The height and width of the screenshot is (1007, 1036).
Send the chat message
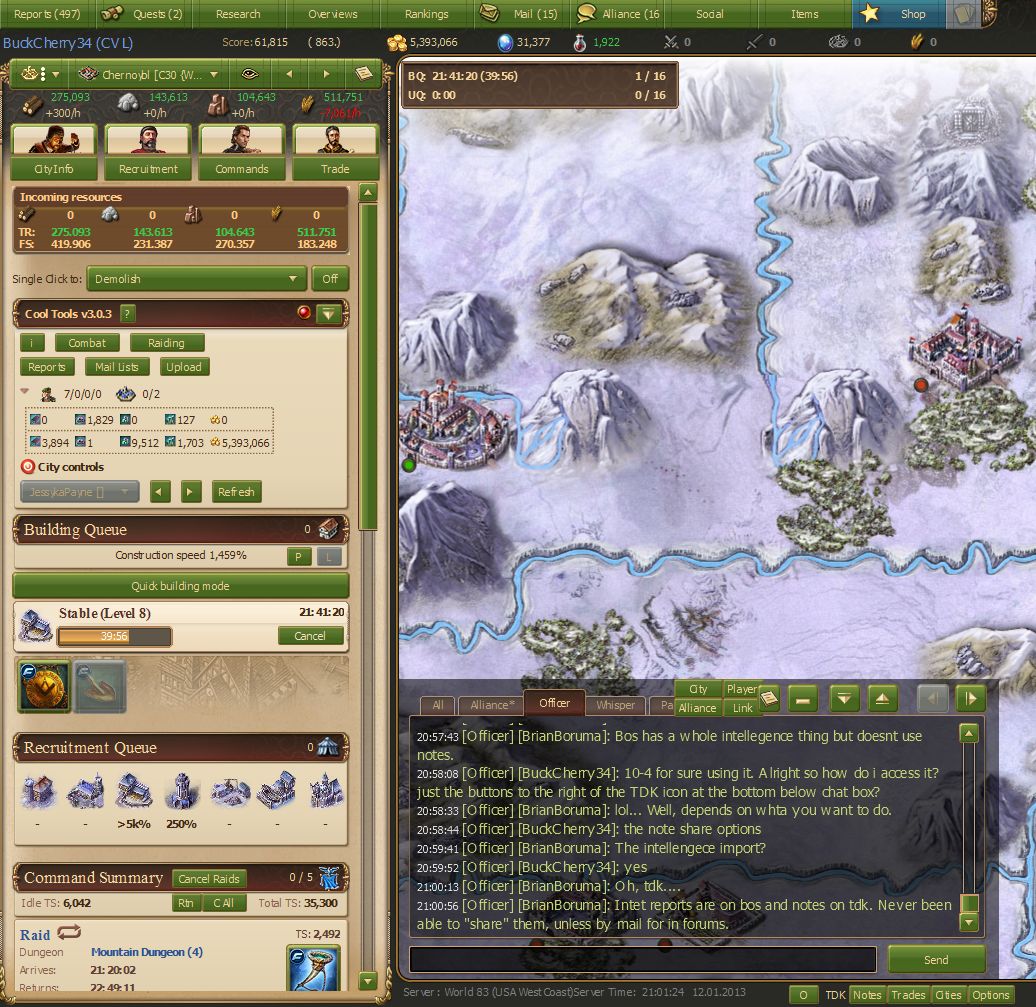pos(936,960)
